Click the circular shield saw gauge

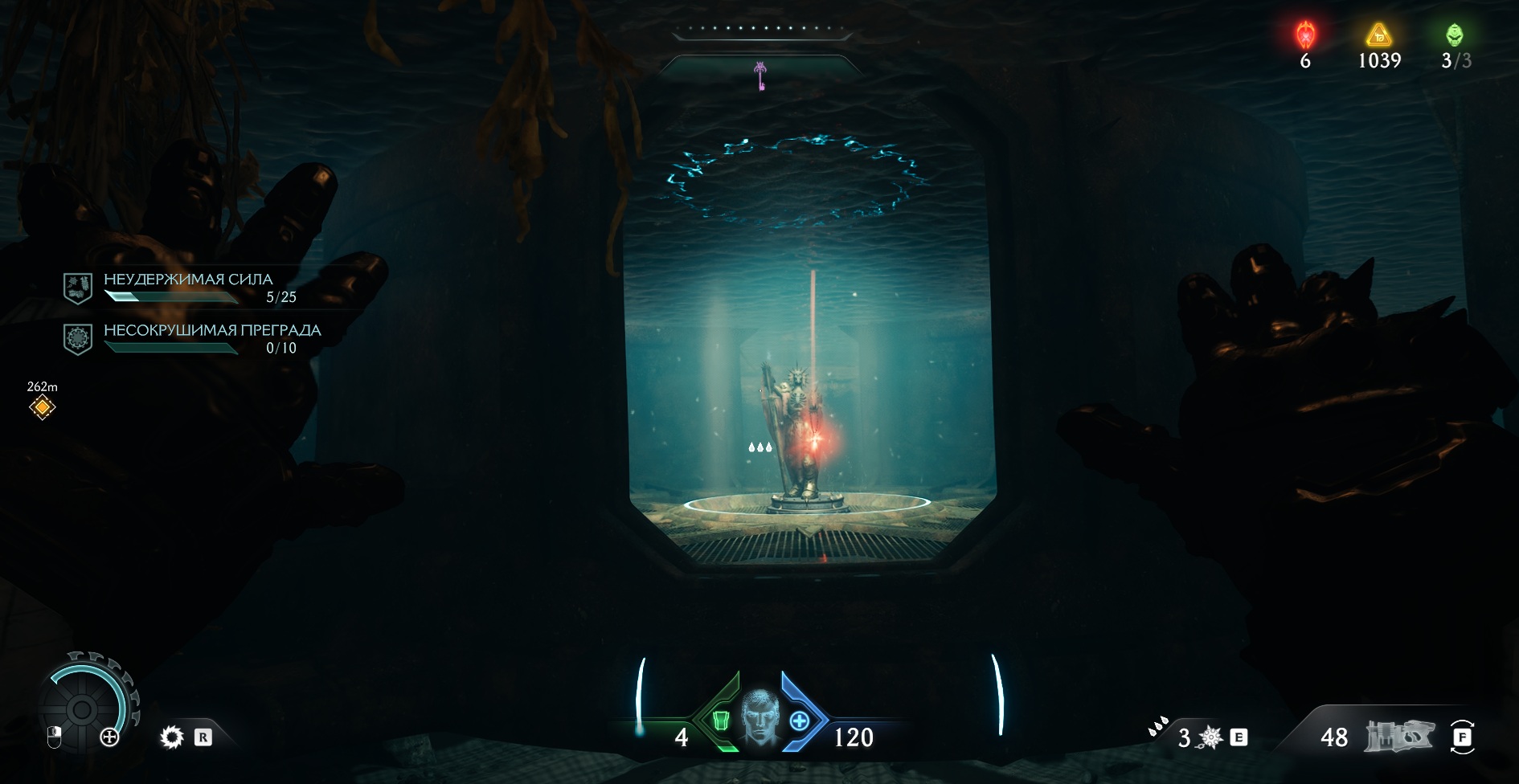click(x=82, y=708)
